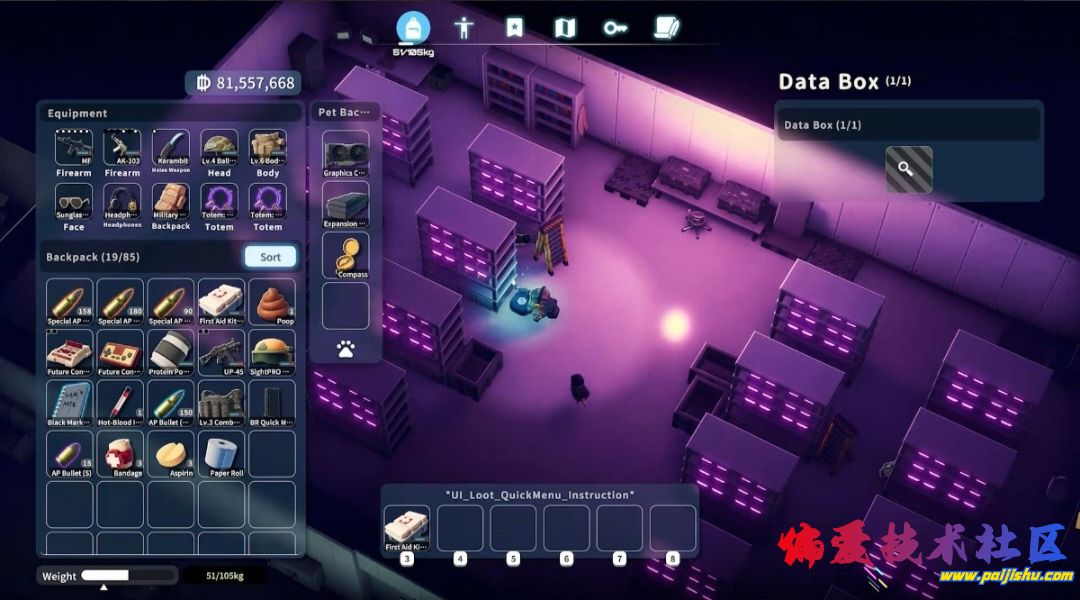Open the key tab
This screenshot has height=600, width=1080.
[x=615, y=27]
